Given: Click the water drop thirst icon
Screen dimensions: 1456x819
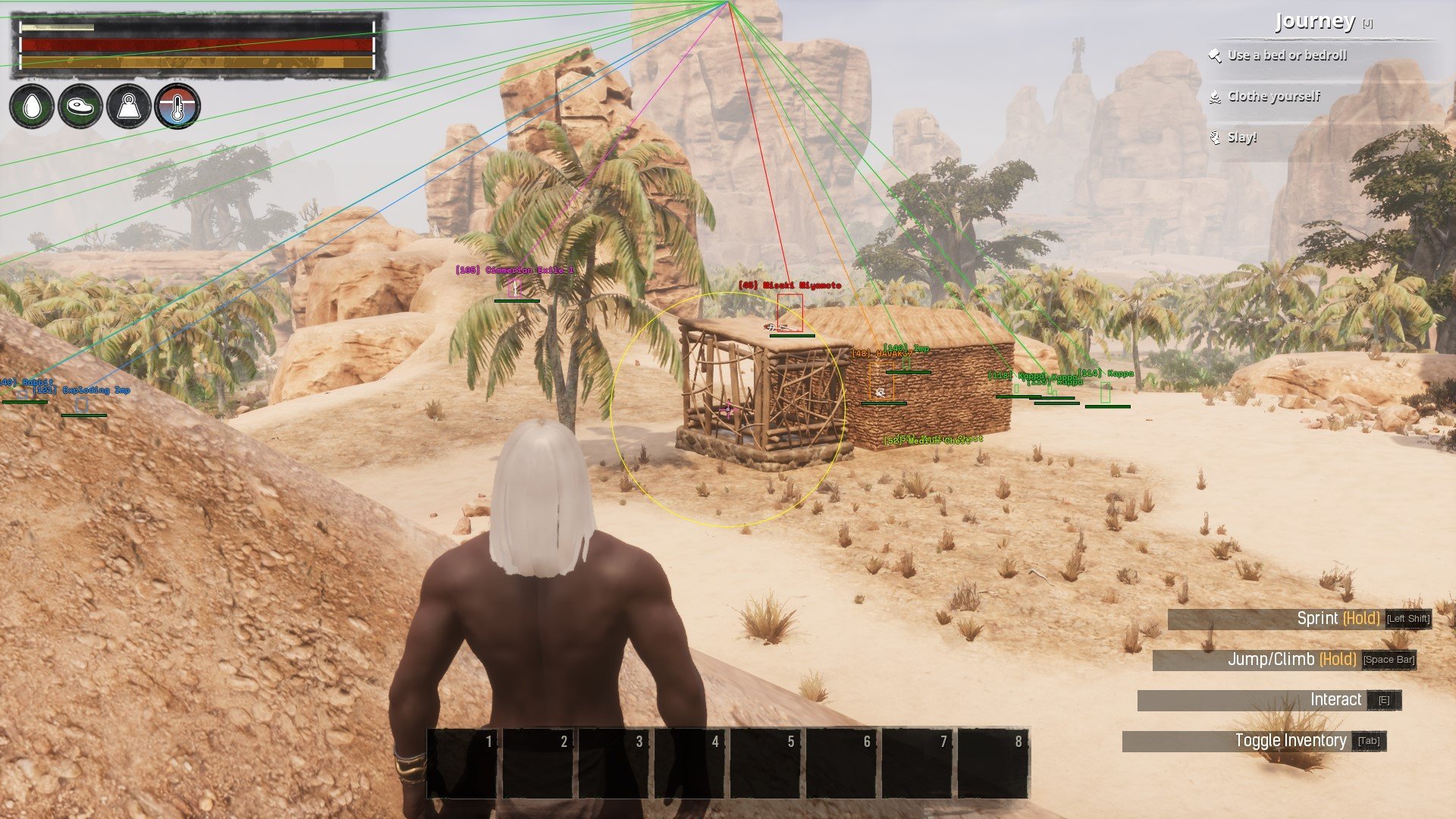Looking at the screenshot, I should [32, 106].
